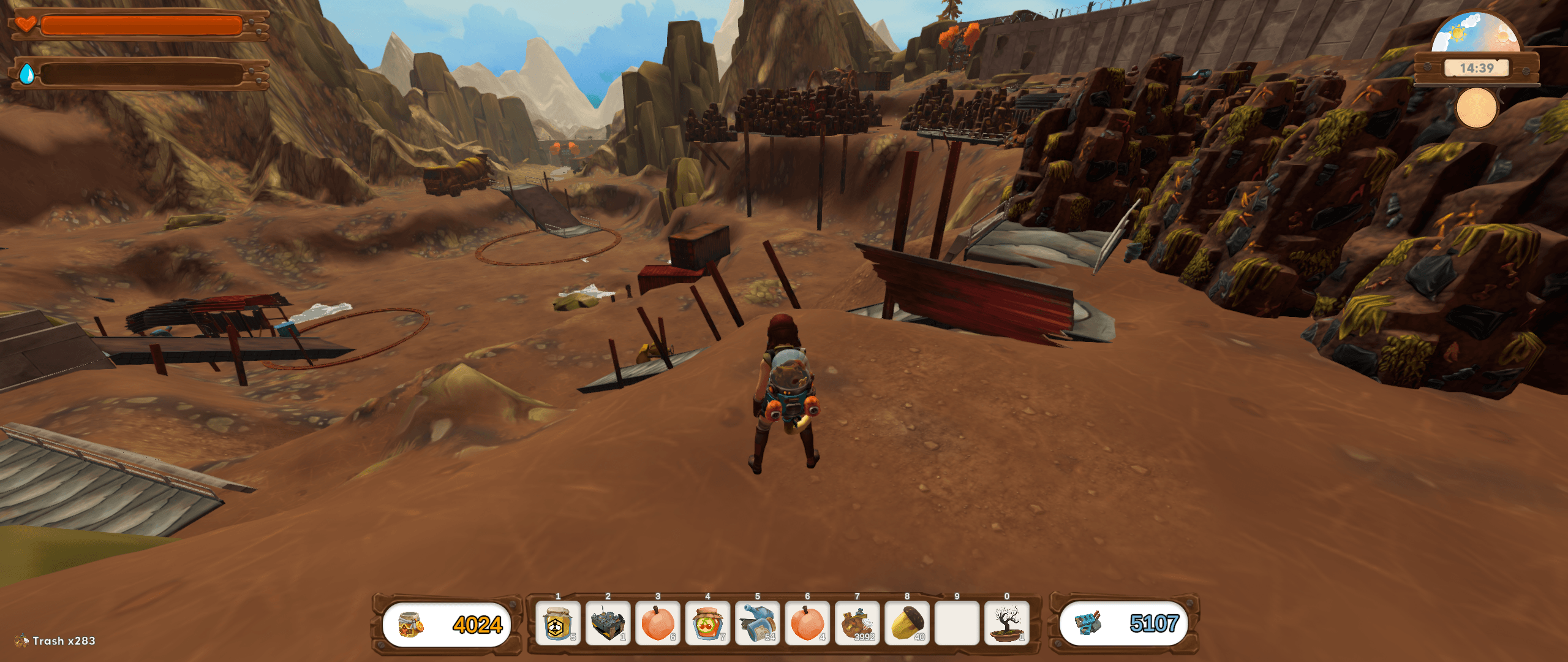Choose the peach stack of six
The height and width of the screenshot is (662, 1568).
[657, 623]
